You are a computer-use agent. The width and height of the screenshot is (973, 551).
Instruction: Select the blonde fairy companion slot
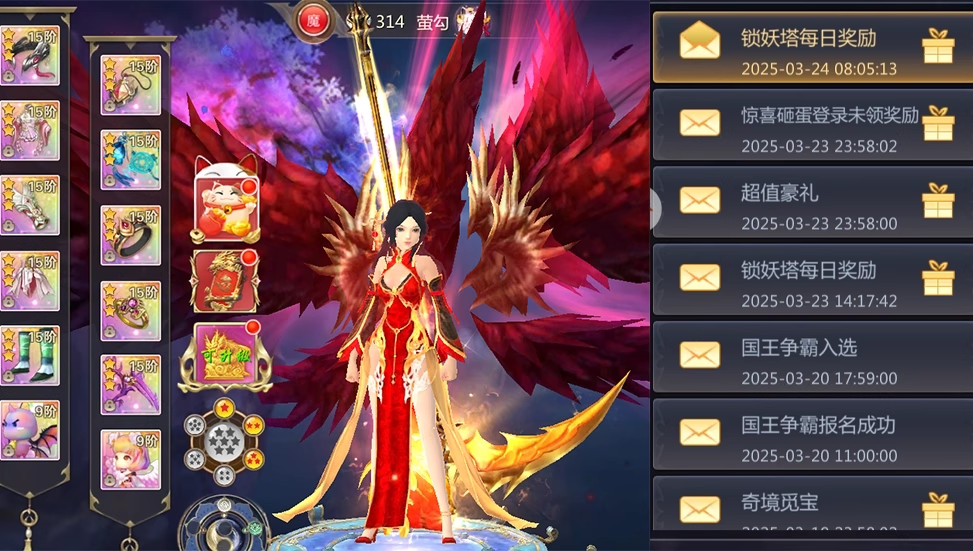click(x=130, y=459)
